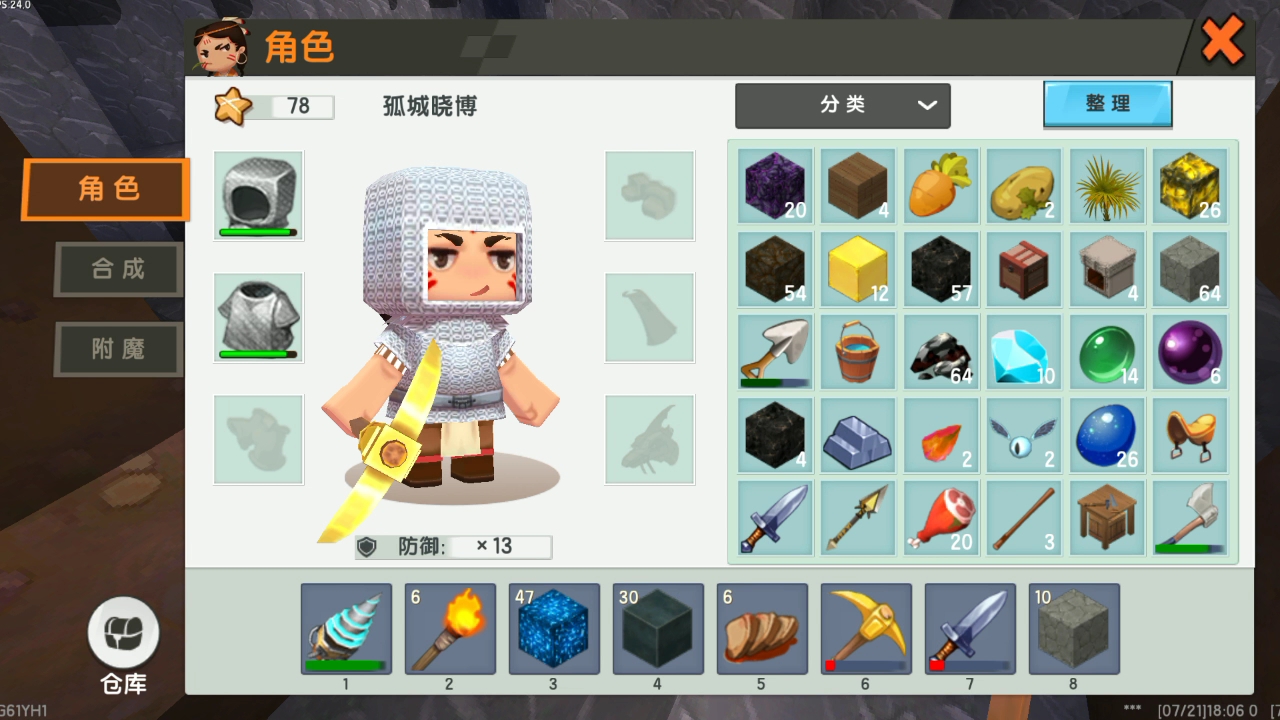The width and height of the screenshot is (1280, 720).
Task: Select the iron sword in the inventory grid
Action: [x=773, y=516]
